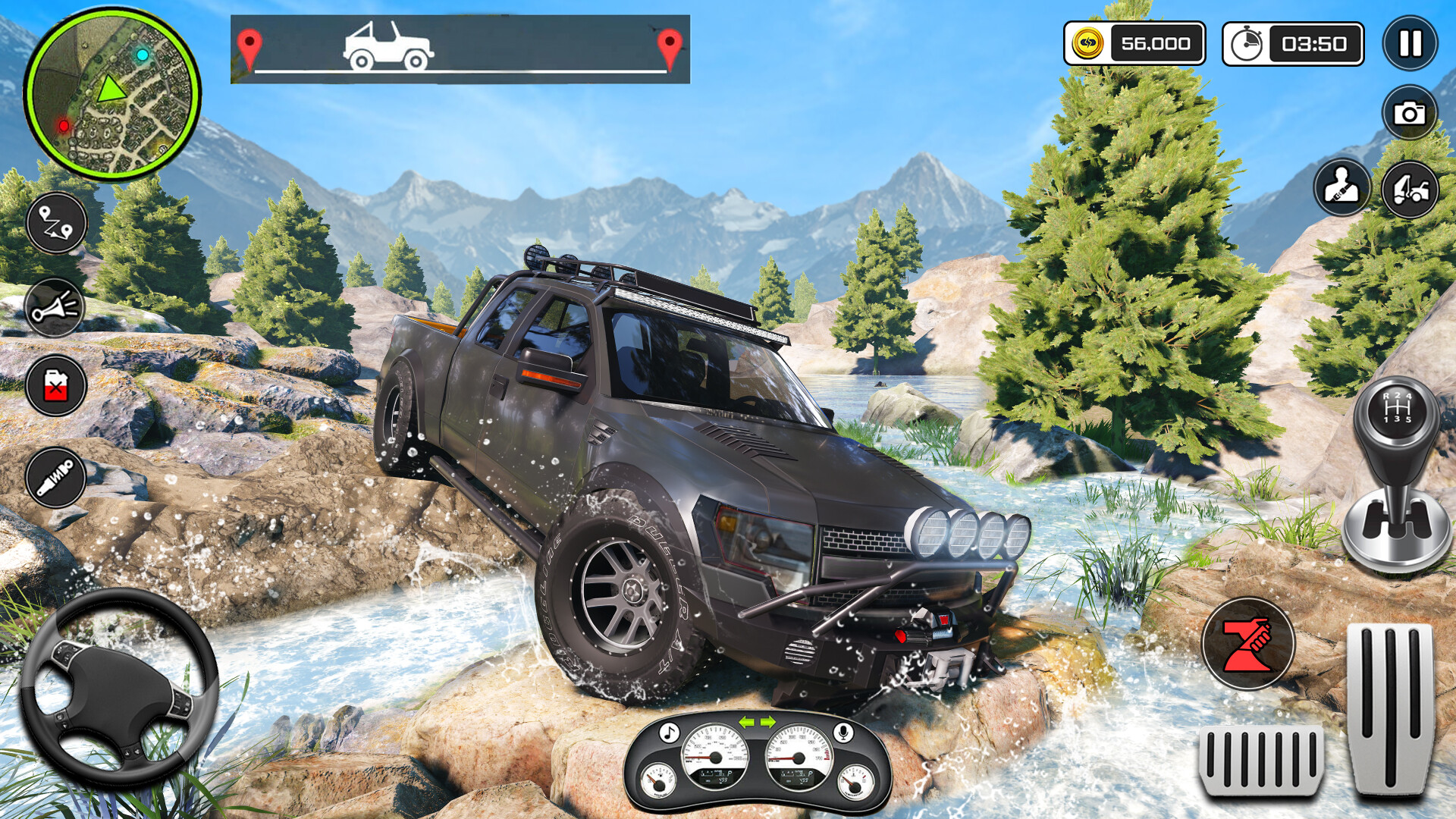Open the circular minimap
The height and width of the screenshot is (819, 1456).
coord(112,94)
